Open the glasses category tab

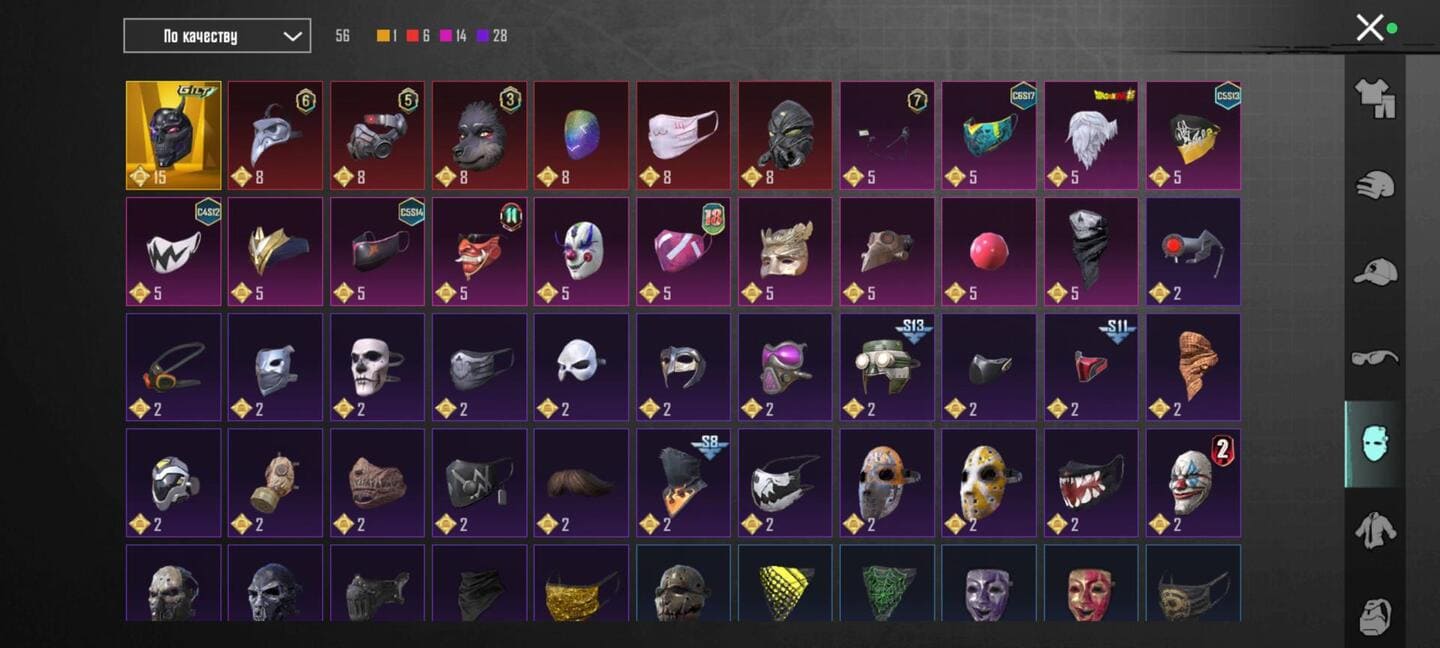(x=1375, y=357)
